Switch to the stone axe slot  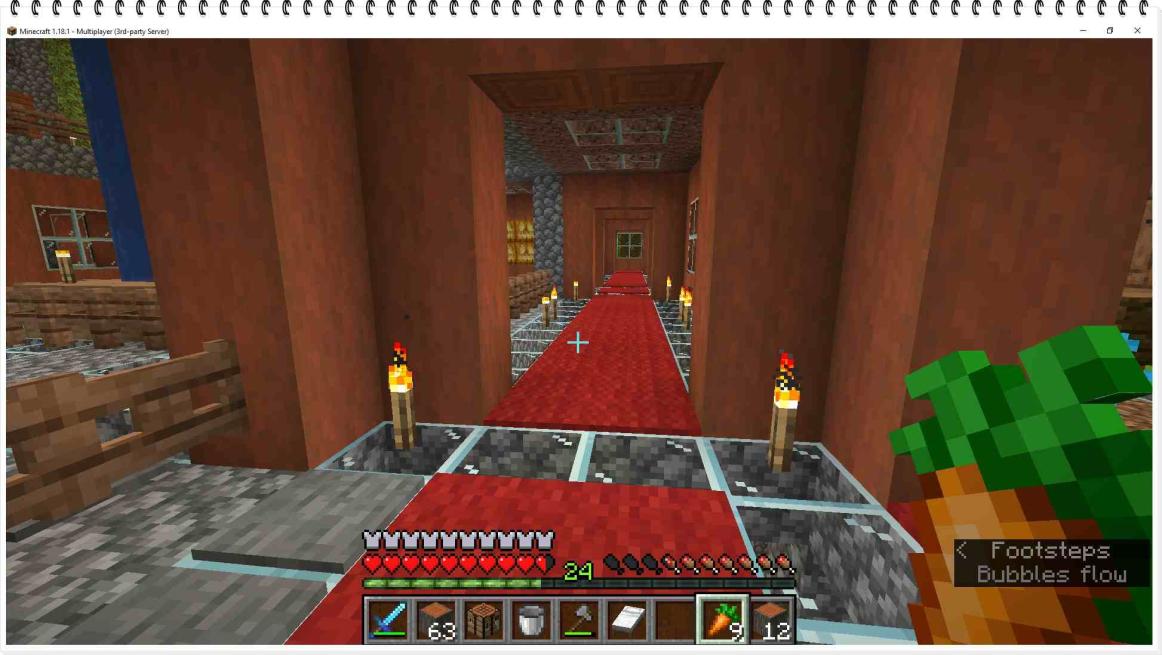click(579, 620)
